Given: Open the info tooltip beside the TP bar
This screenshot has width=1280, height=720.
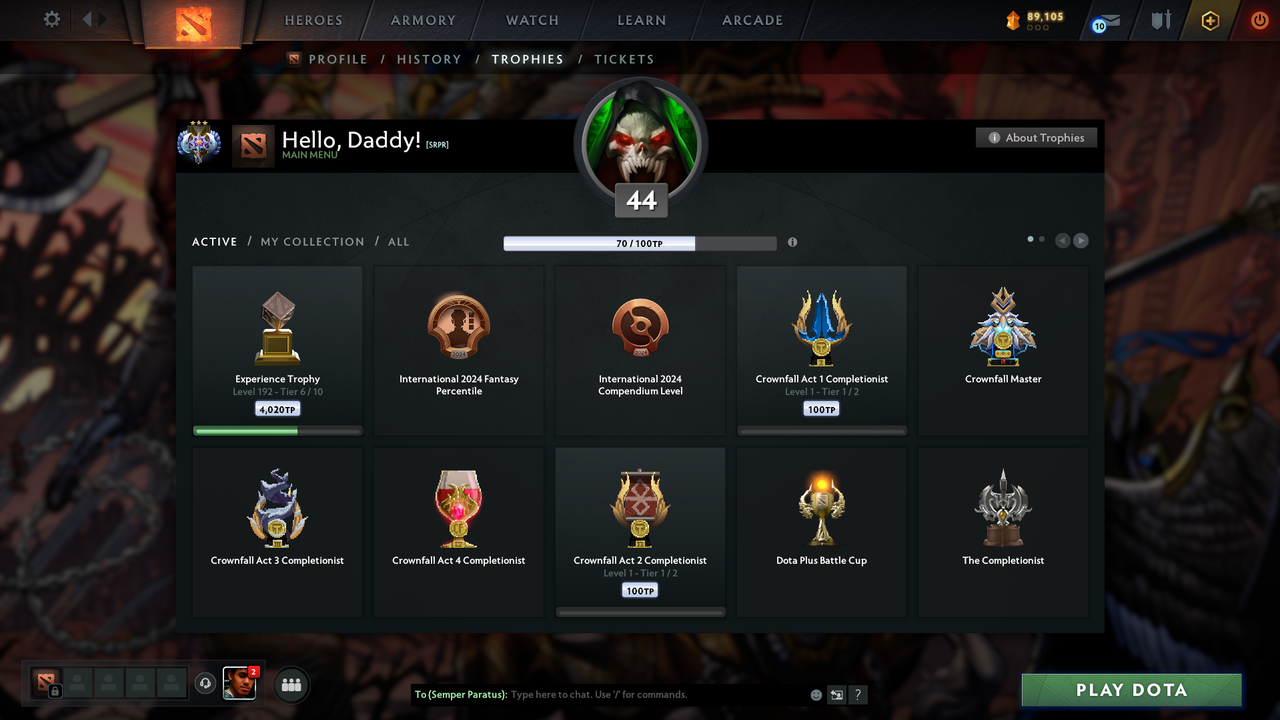Looking at the screenshot, I should pos(792,242).
